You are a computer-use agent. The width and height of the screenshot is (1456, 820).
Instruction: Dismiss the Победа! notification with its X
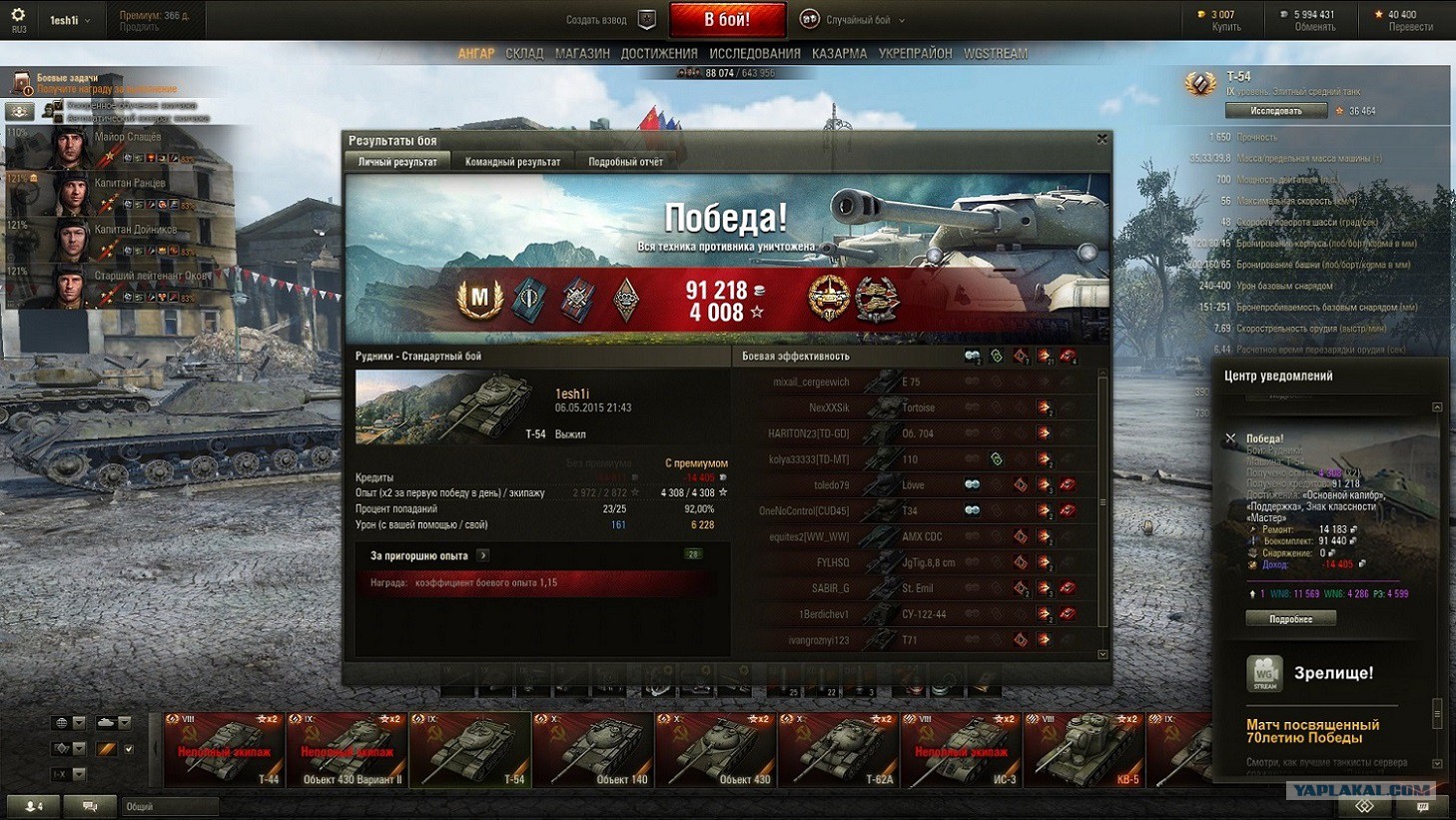point(1230,438)
